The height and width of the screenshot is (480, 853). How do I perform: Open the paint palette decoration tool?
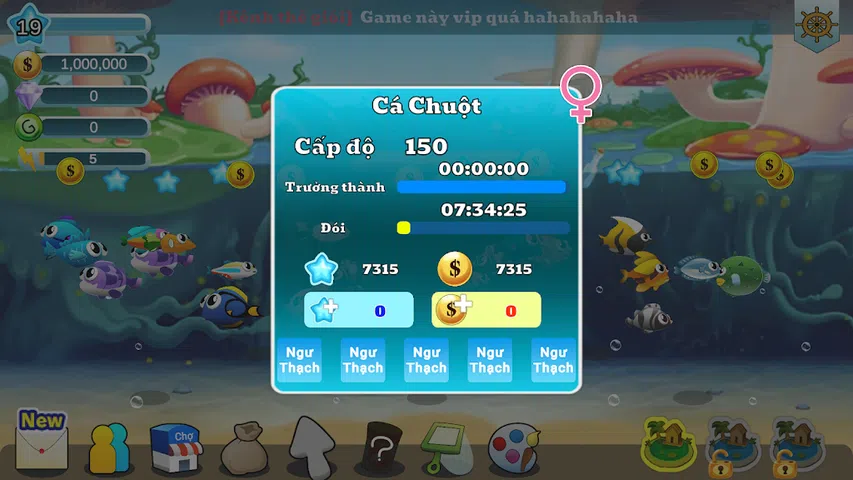tap(513, 448)
